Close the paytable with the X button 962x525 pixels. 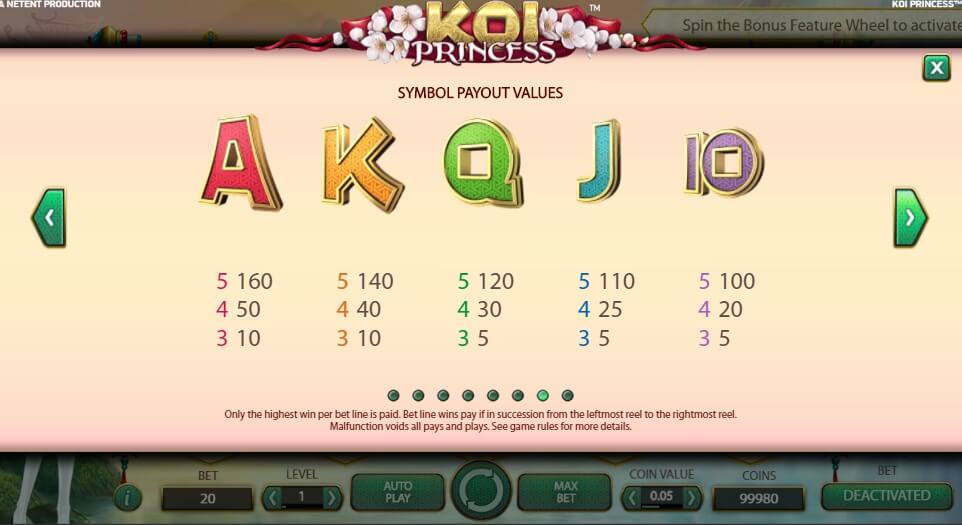coord(936,67)
